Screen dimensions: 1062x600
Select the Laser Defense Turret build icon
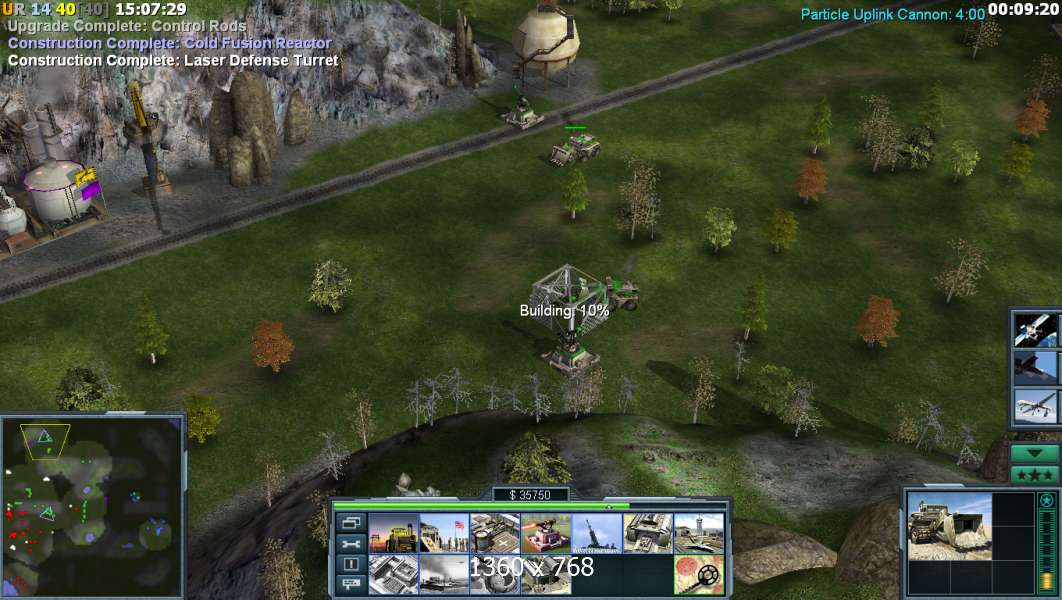coord(546,533)
